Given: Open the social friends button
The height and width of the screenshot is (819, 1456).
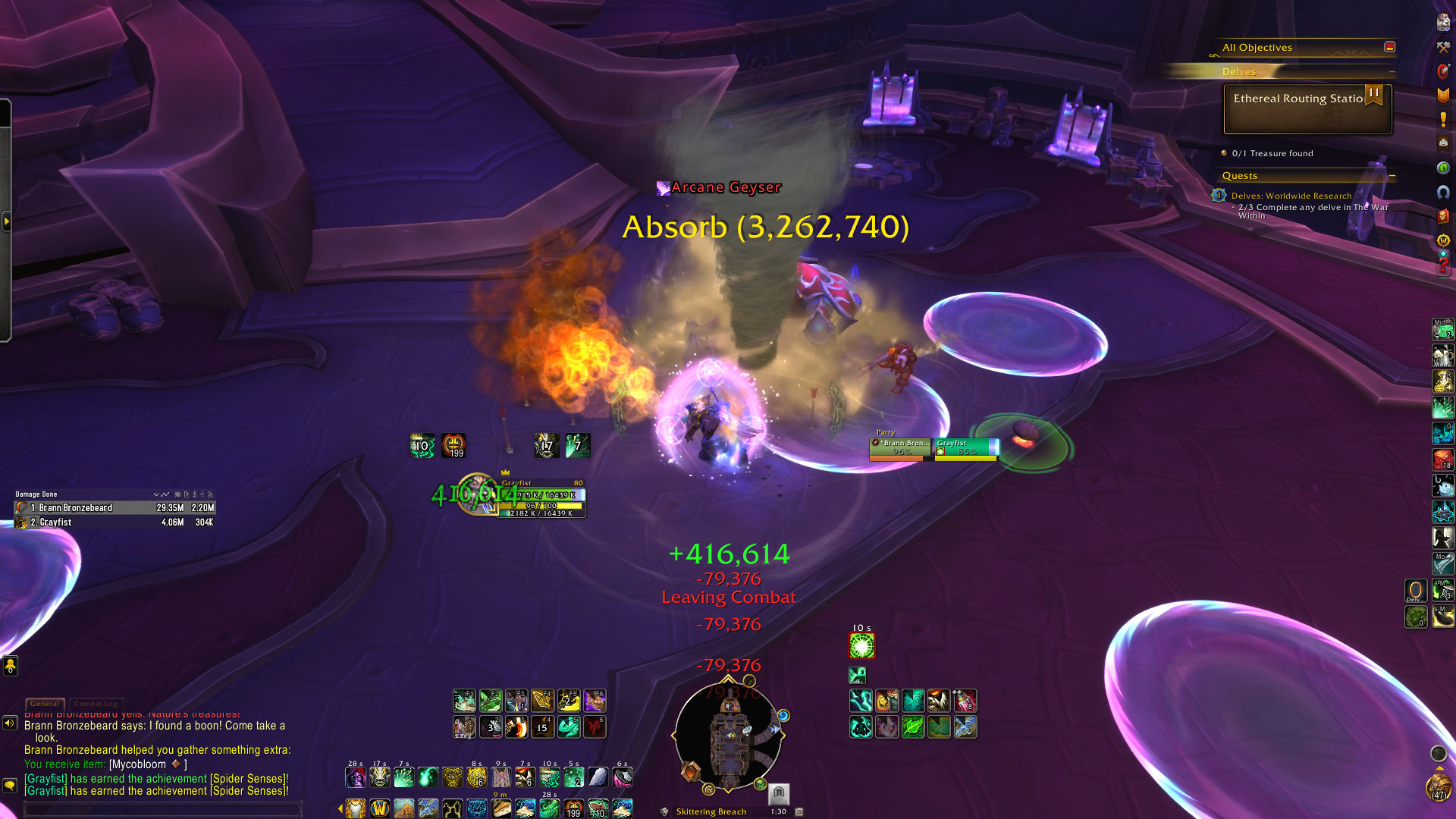Looking at the screenshot, I should point(10,665).
